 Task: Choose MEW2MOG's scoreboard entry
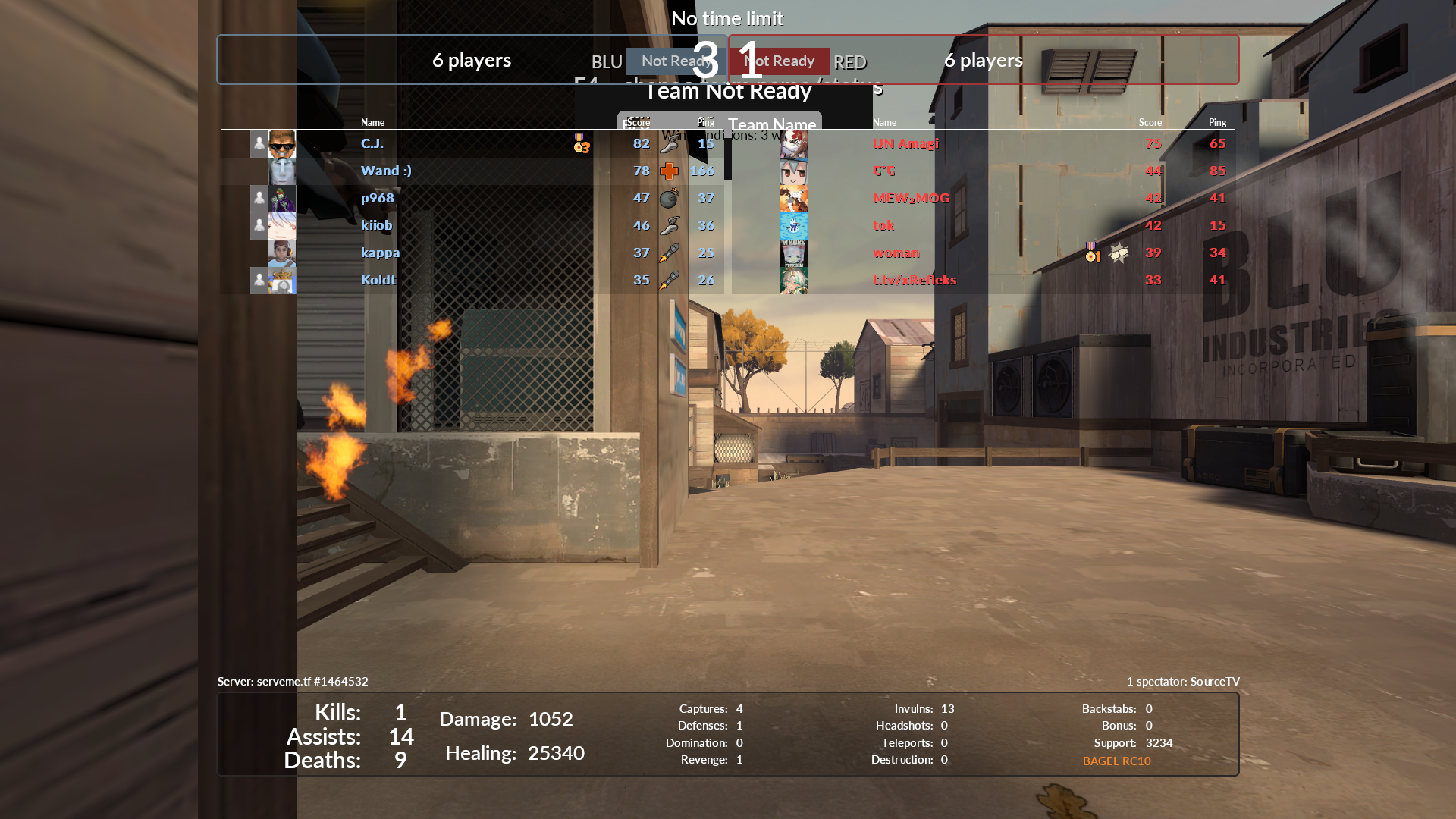tap(911, 199)
